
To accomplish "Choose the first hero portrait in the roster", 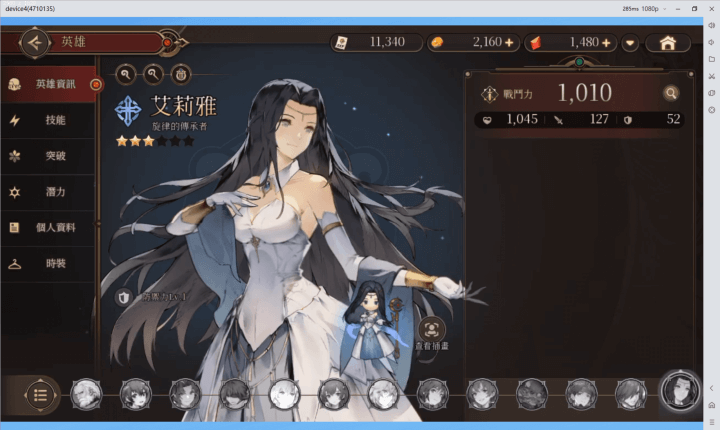I will (86, 394).
